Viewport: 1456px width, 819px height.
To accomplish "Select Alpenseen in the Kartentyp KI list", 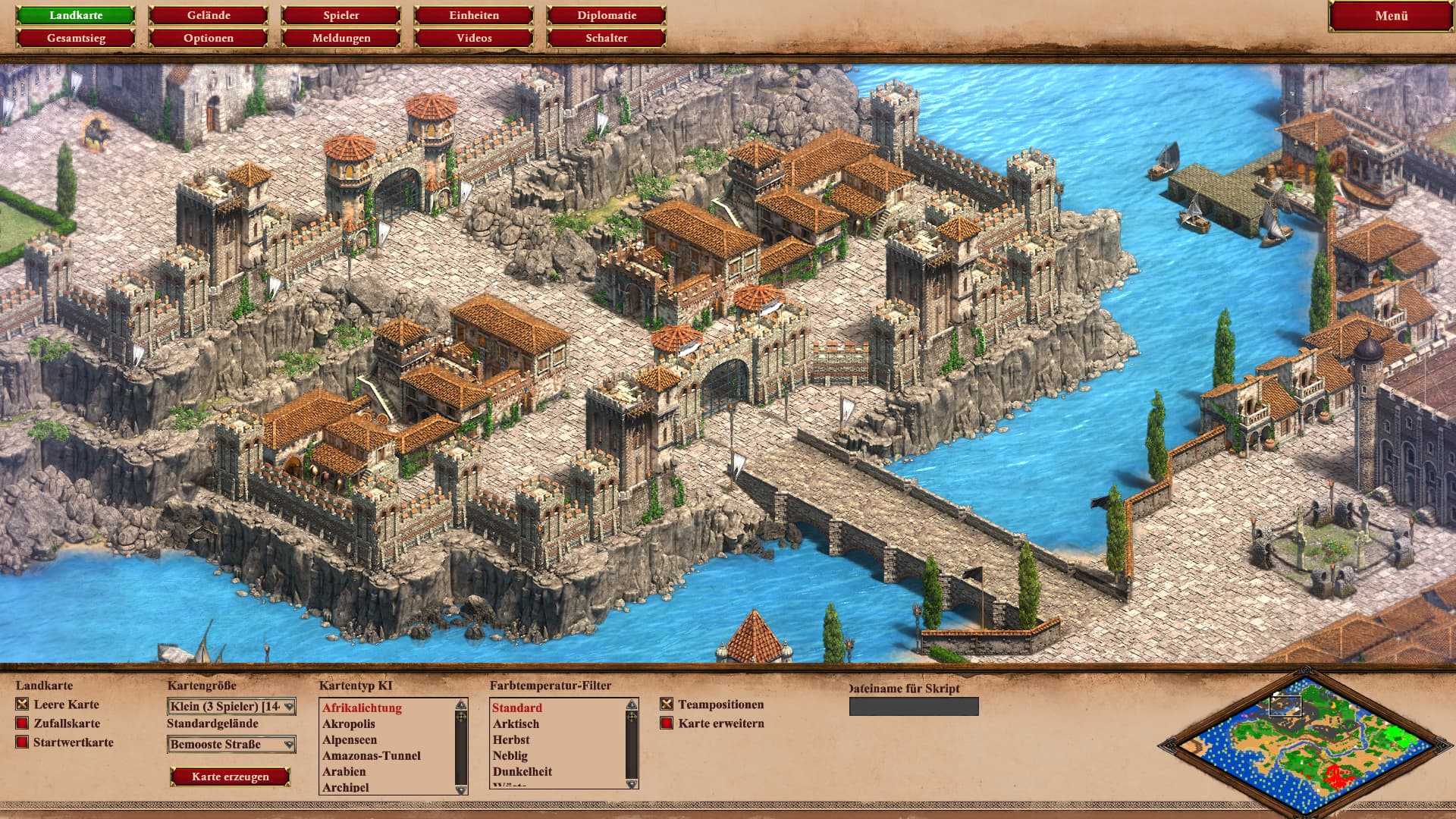I will click(x=350, y=740).
